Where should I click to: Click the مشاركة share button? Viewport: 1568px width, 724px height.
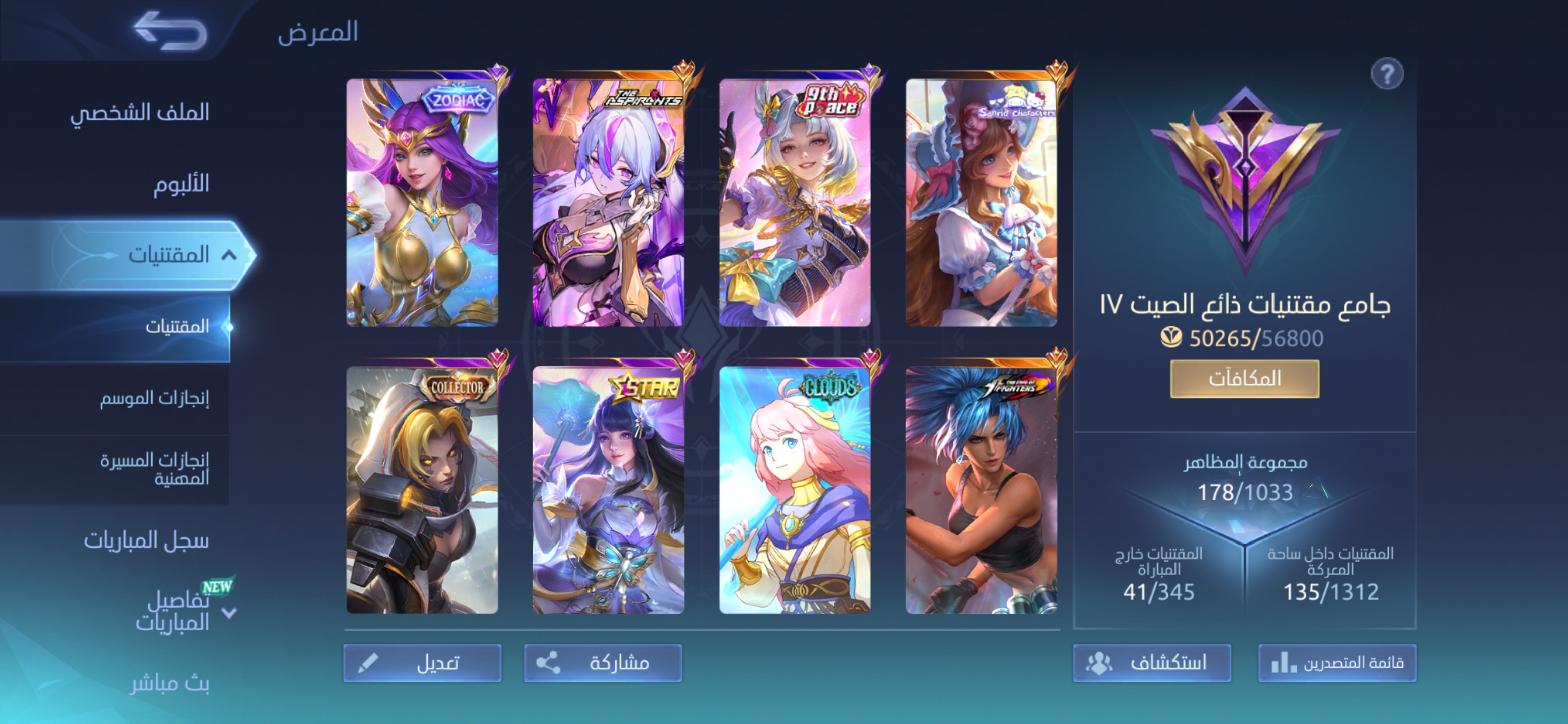coord(603,663)
